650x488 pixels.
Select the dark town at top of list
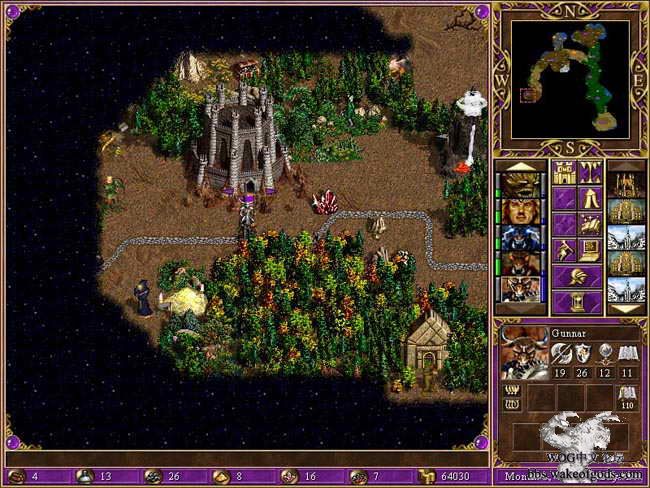pos(625,185)
